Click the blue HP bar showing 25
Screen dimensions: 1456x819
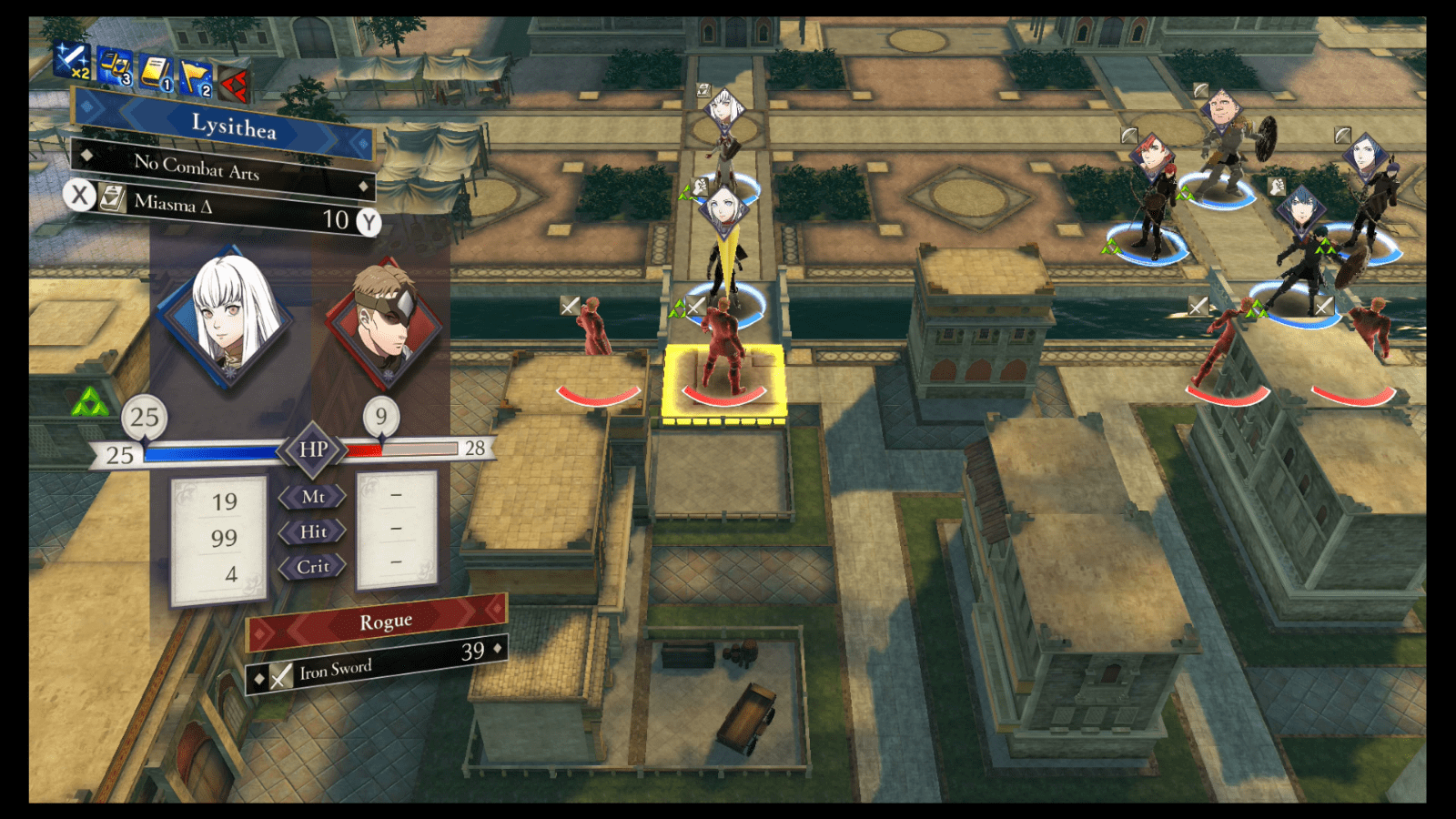[209, 450]
